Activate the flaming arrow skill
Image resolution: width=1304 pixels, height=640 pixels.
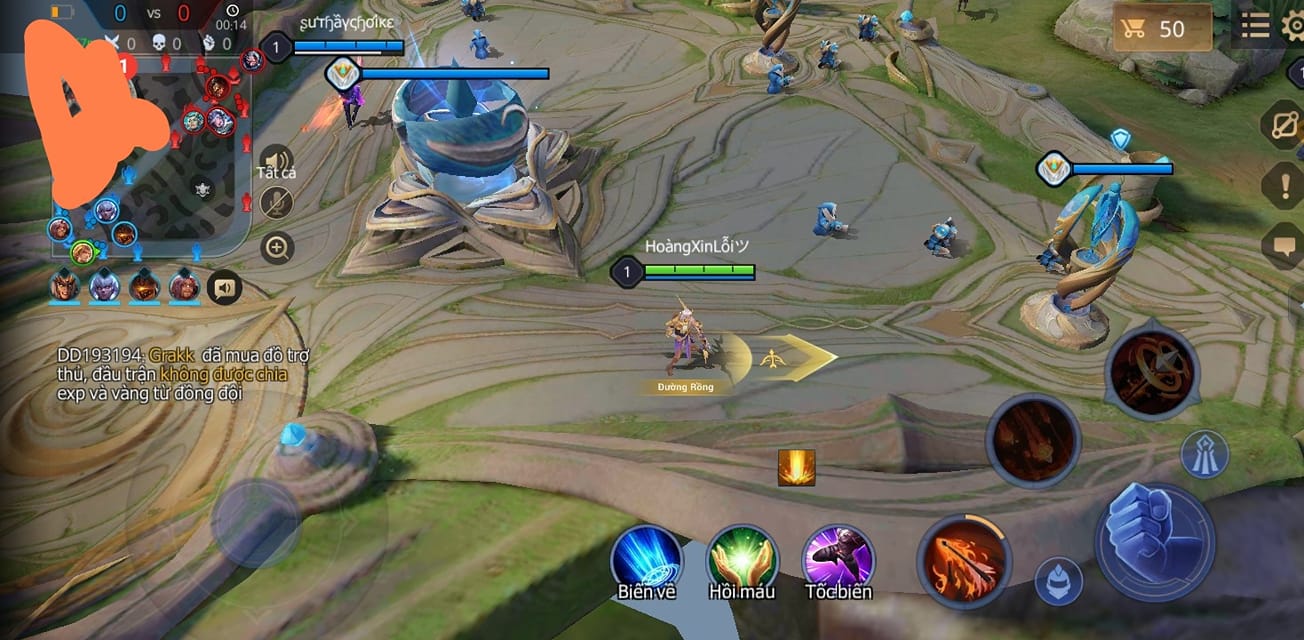point(965,562)
